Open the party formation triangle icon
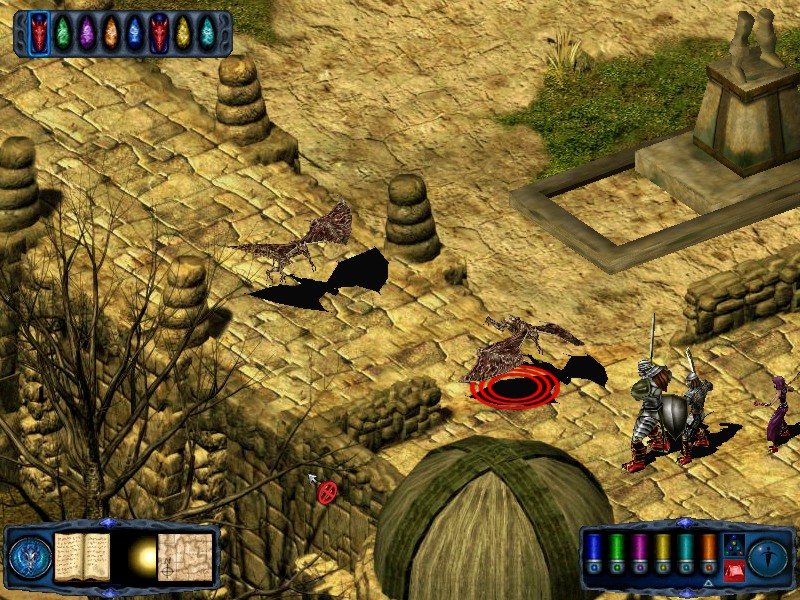Viewport: 800px width, 600px height. tap(732, 544)
